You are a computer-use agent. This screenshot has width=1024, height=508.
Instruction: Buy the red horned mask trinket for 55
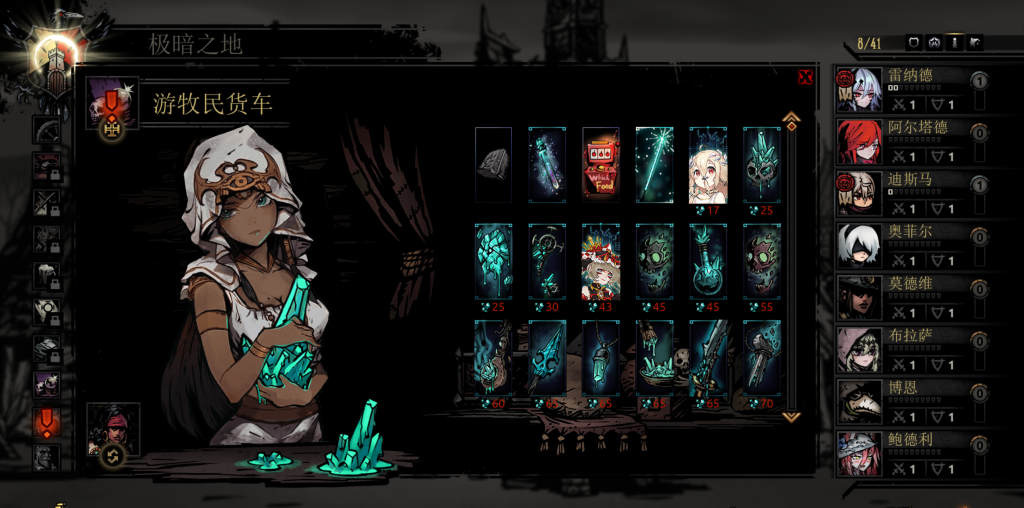(x=762, y=261)
